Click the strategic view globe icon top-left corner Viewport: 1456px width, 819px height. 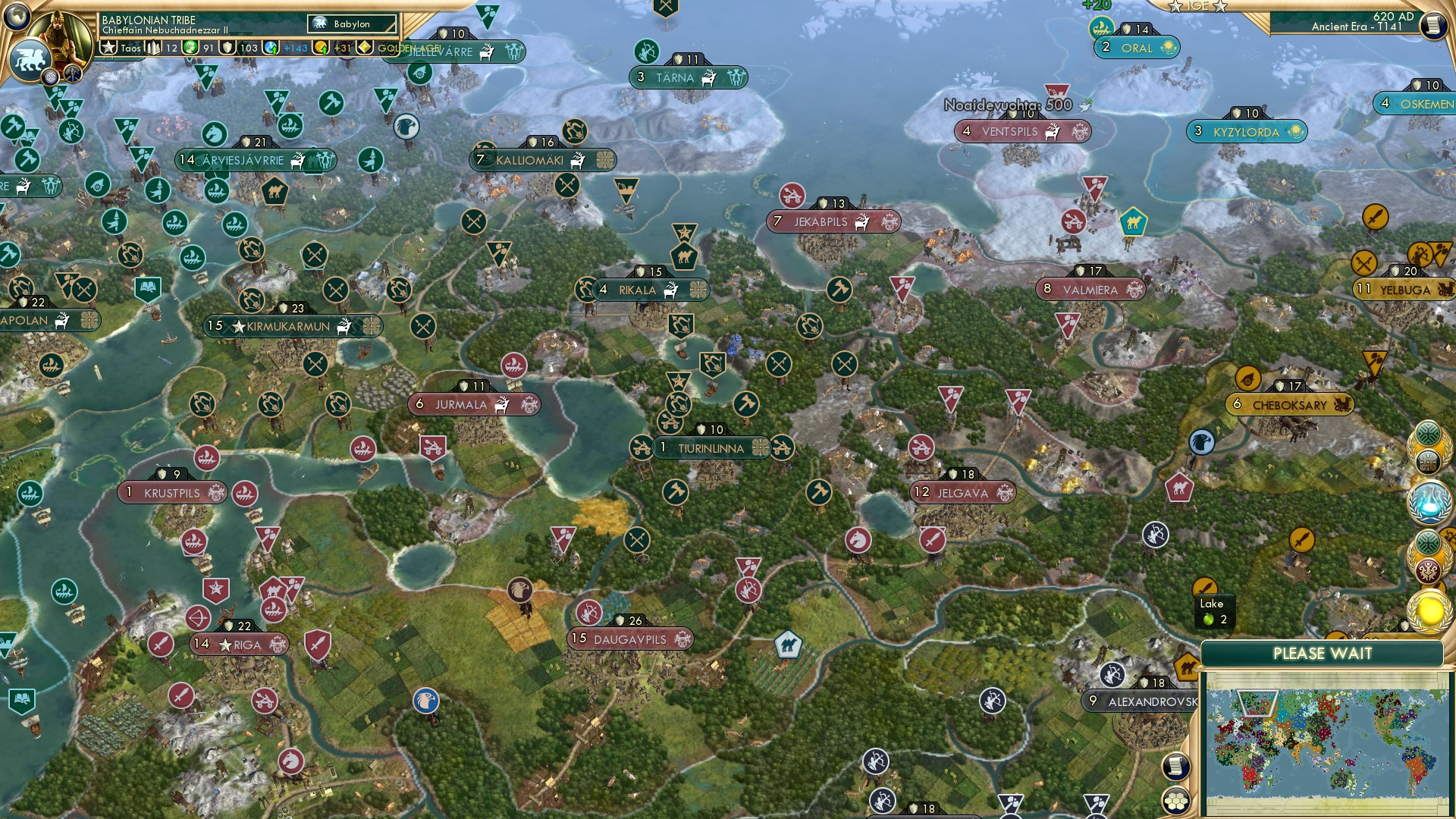pos(17,17)
